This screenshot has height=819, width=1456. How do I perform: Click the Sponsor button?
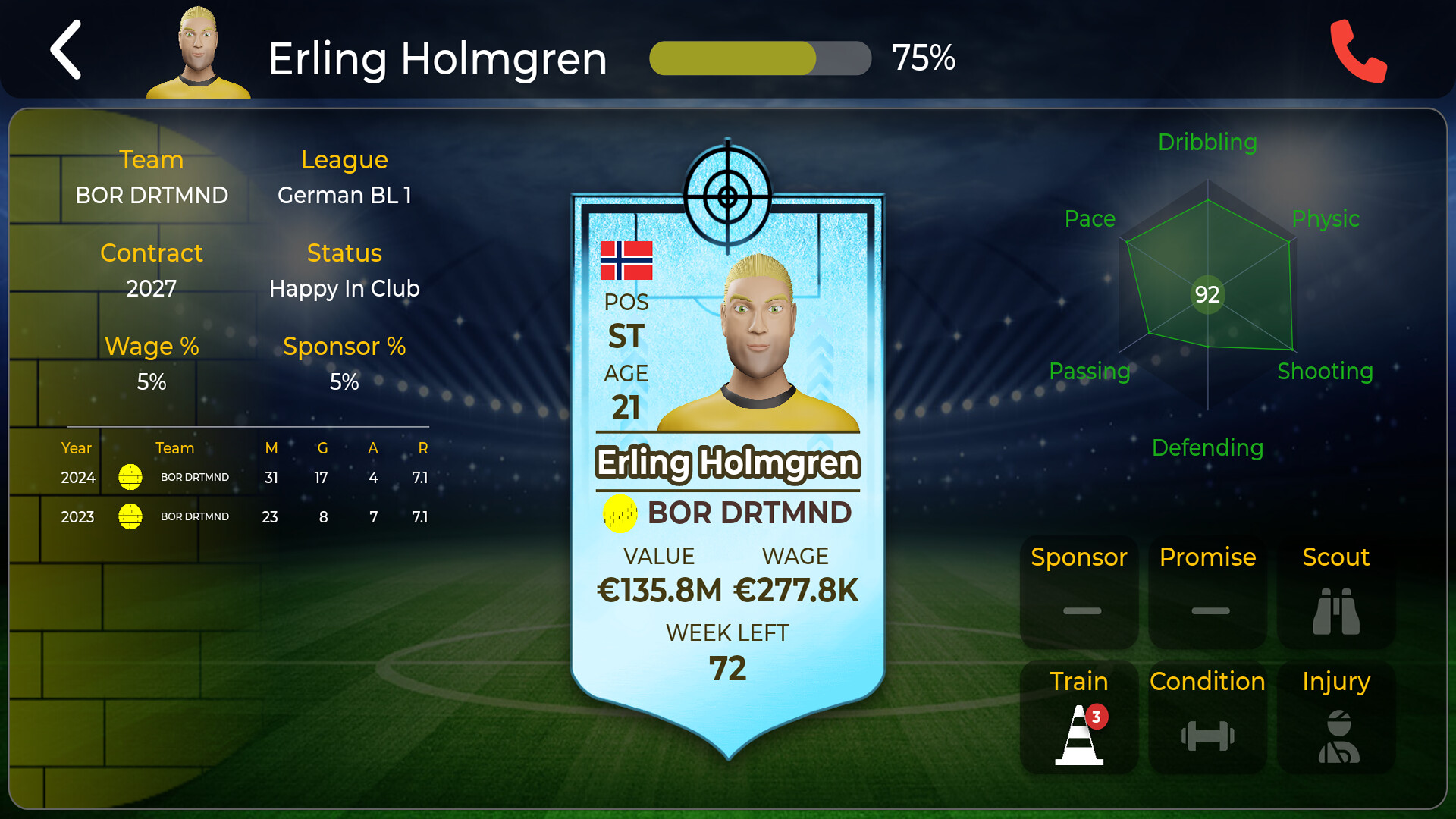(1078, 557)
